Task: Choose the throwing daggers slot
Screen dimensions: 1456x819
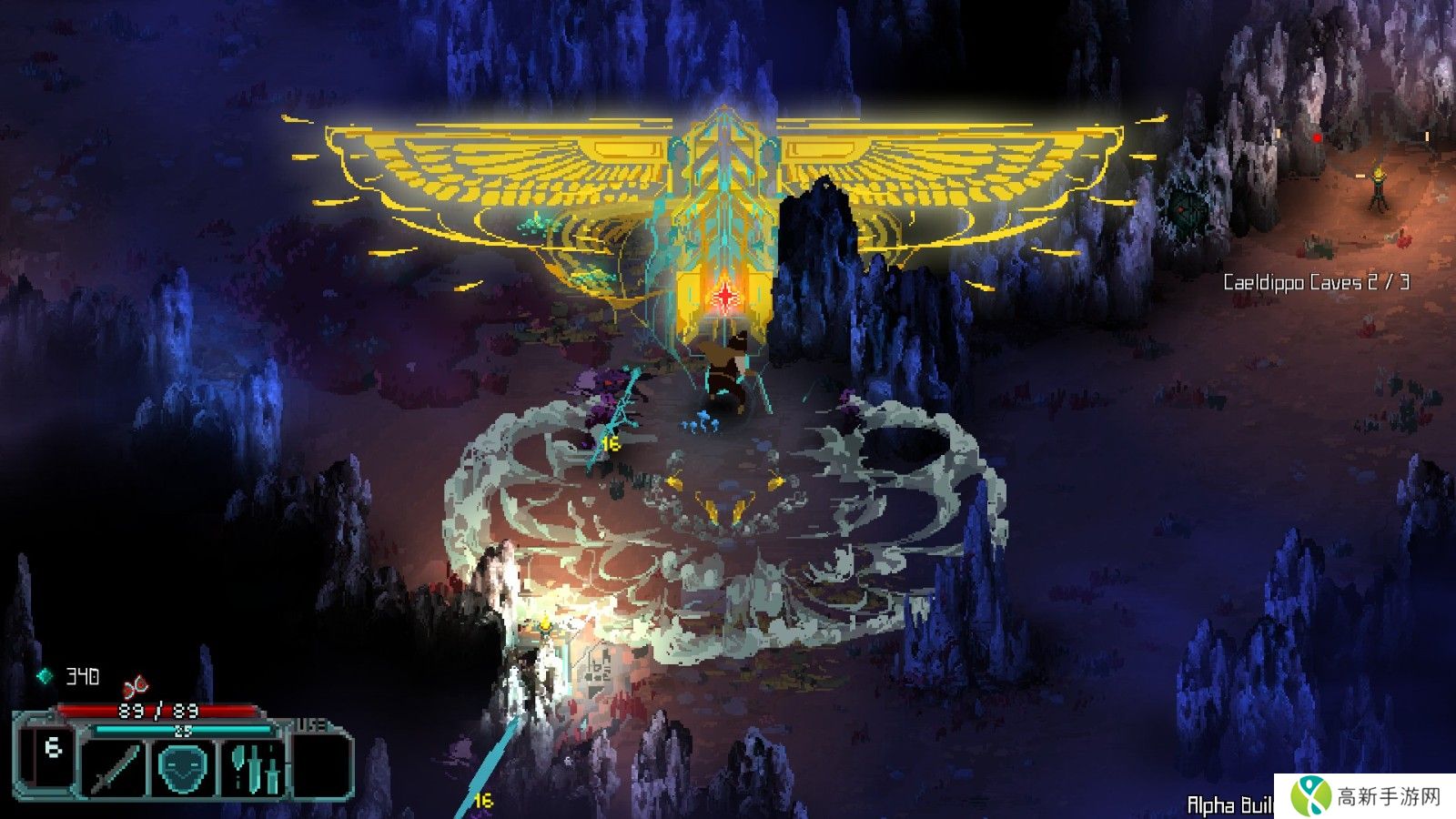Action: (255, 767)
